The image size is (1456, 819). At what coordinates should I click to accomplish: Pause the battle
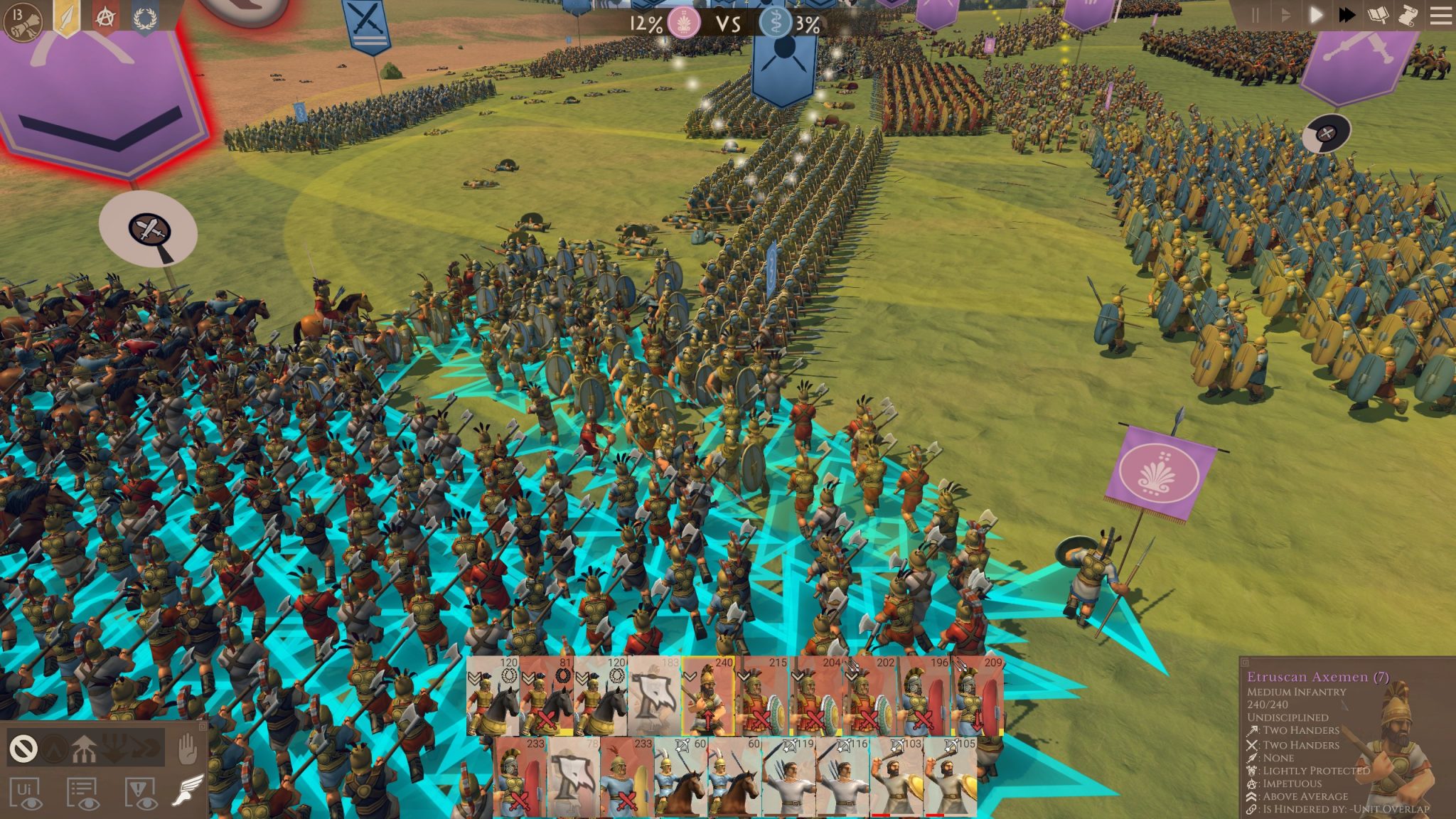click(1255, 15)
